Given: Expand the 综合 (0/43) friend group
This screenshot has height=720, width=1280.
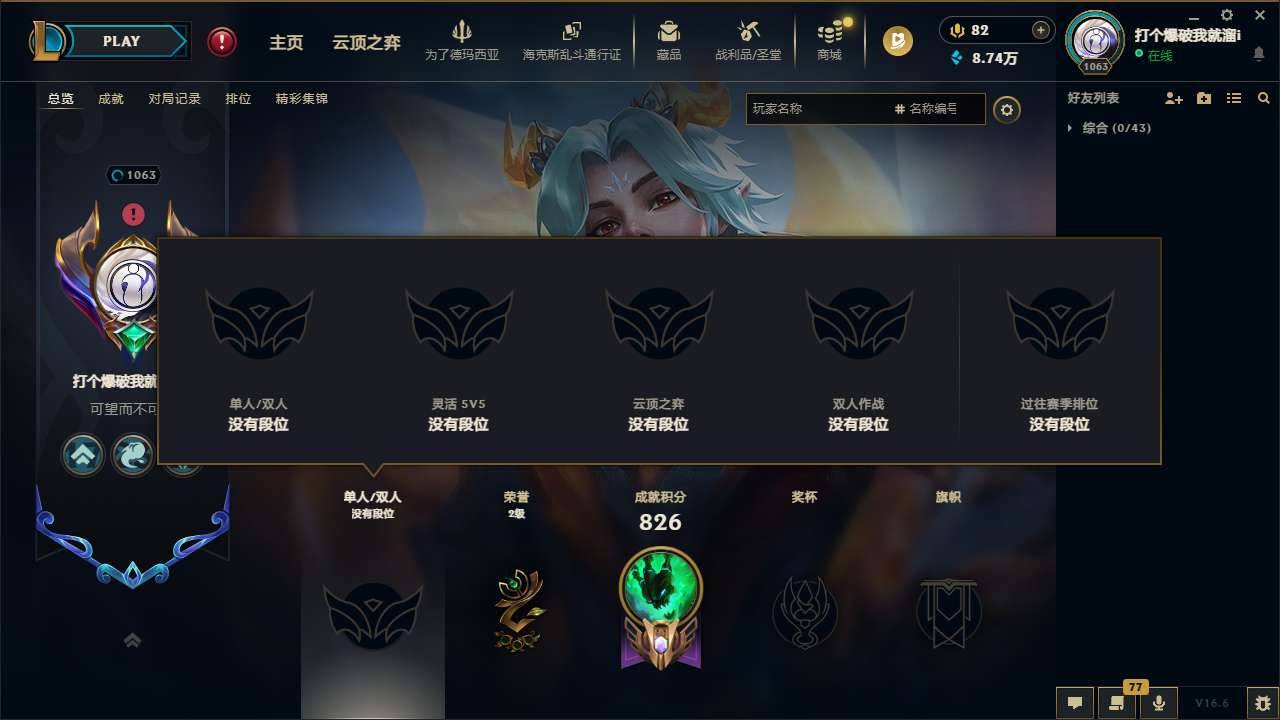Looking at the screenshot, I should point(1070,128).
